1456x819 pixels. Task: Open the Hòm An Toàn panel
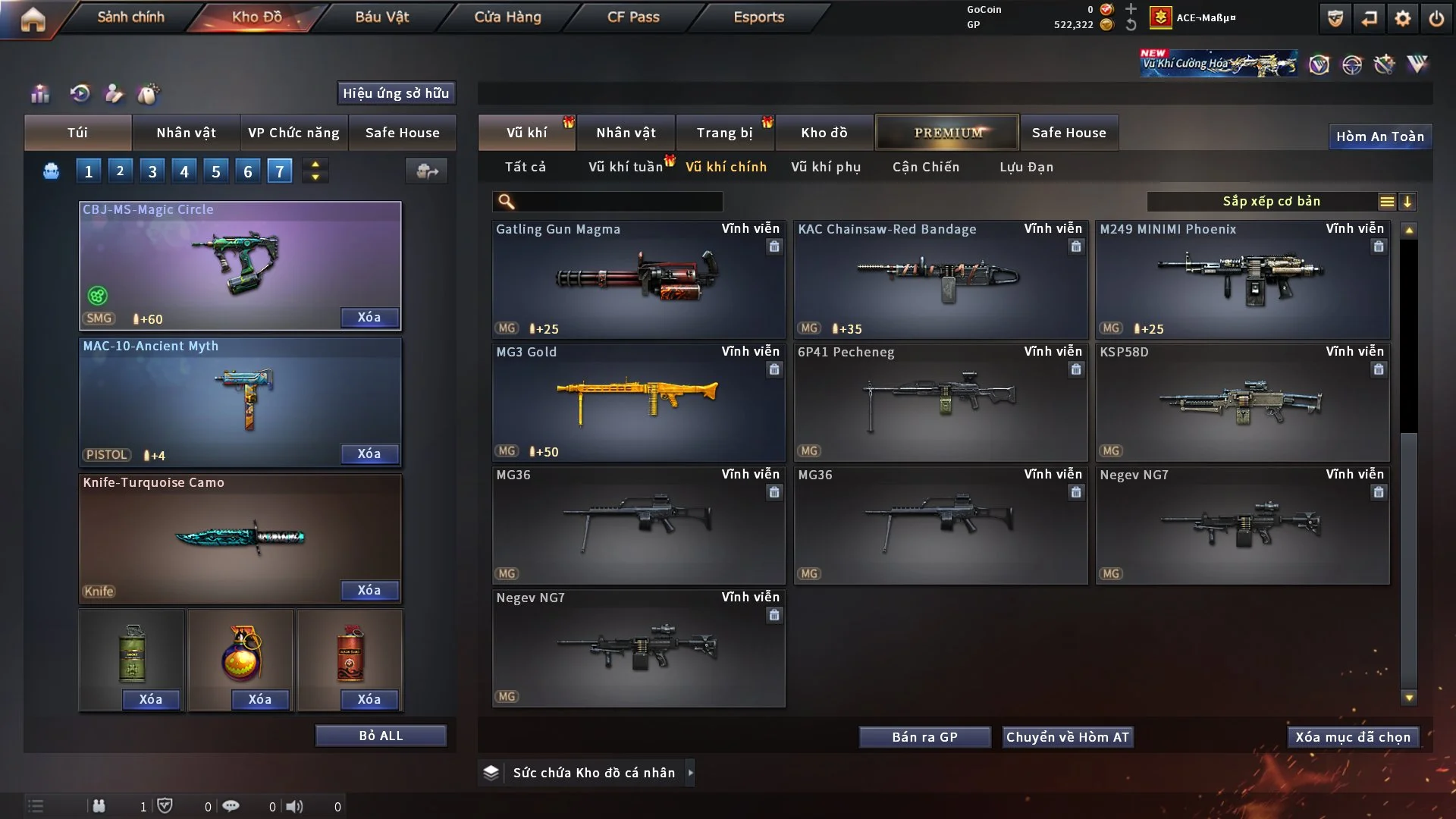pos(1379,136)
